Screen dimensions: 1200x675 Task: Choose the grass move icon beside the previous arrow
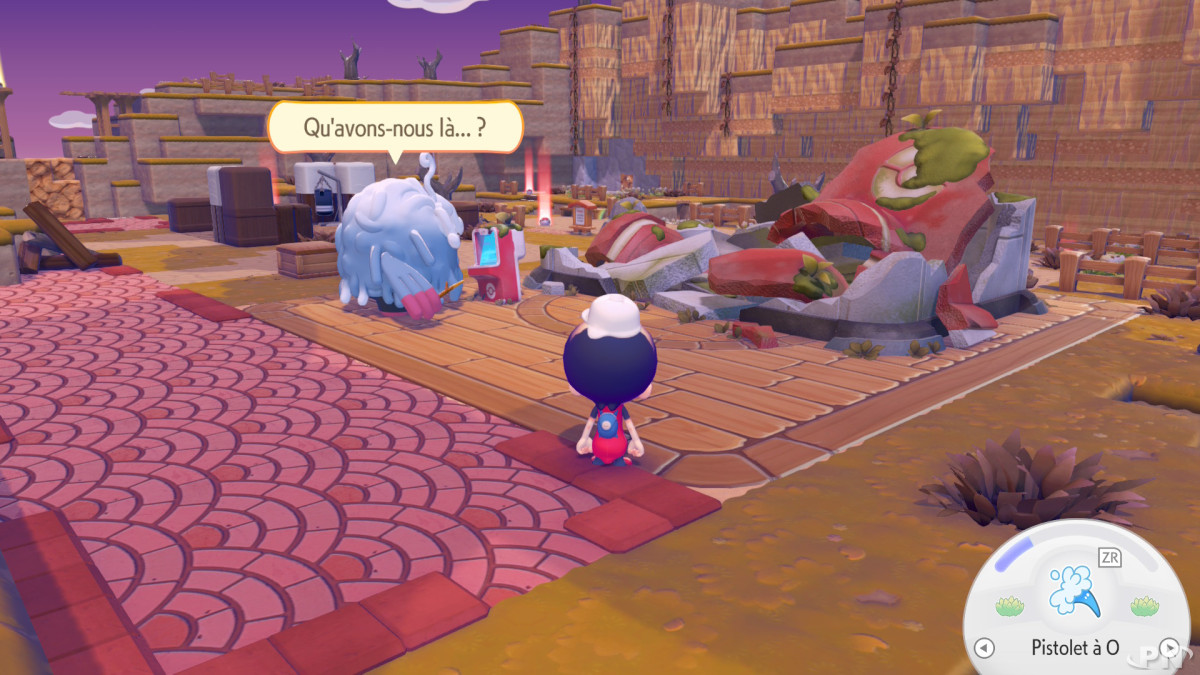(1009, 606)
